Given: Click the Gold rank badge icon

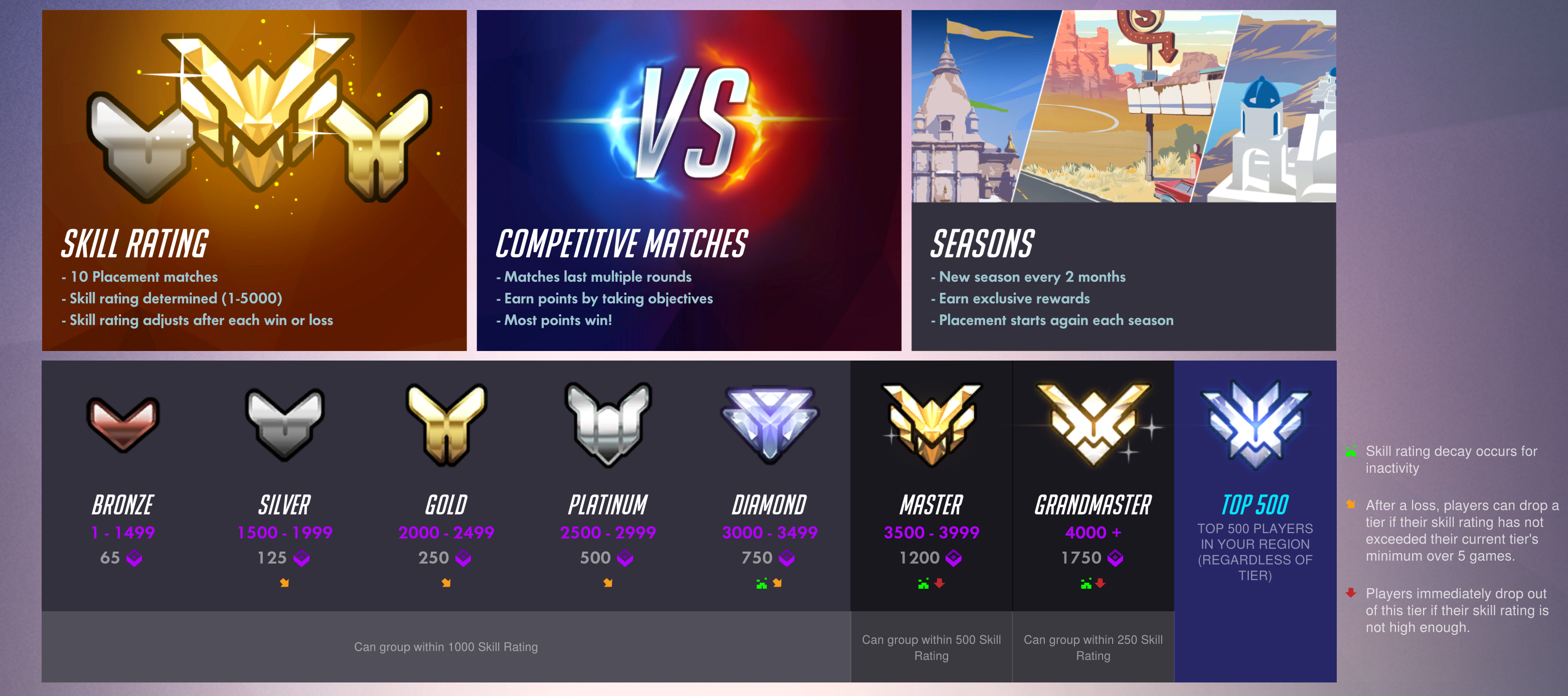Looking at the screenshot, I should [x=446, y=426].
